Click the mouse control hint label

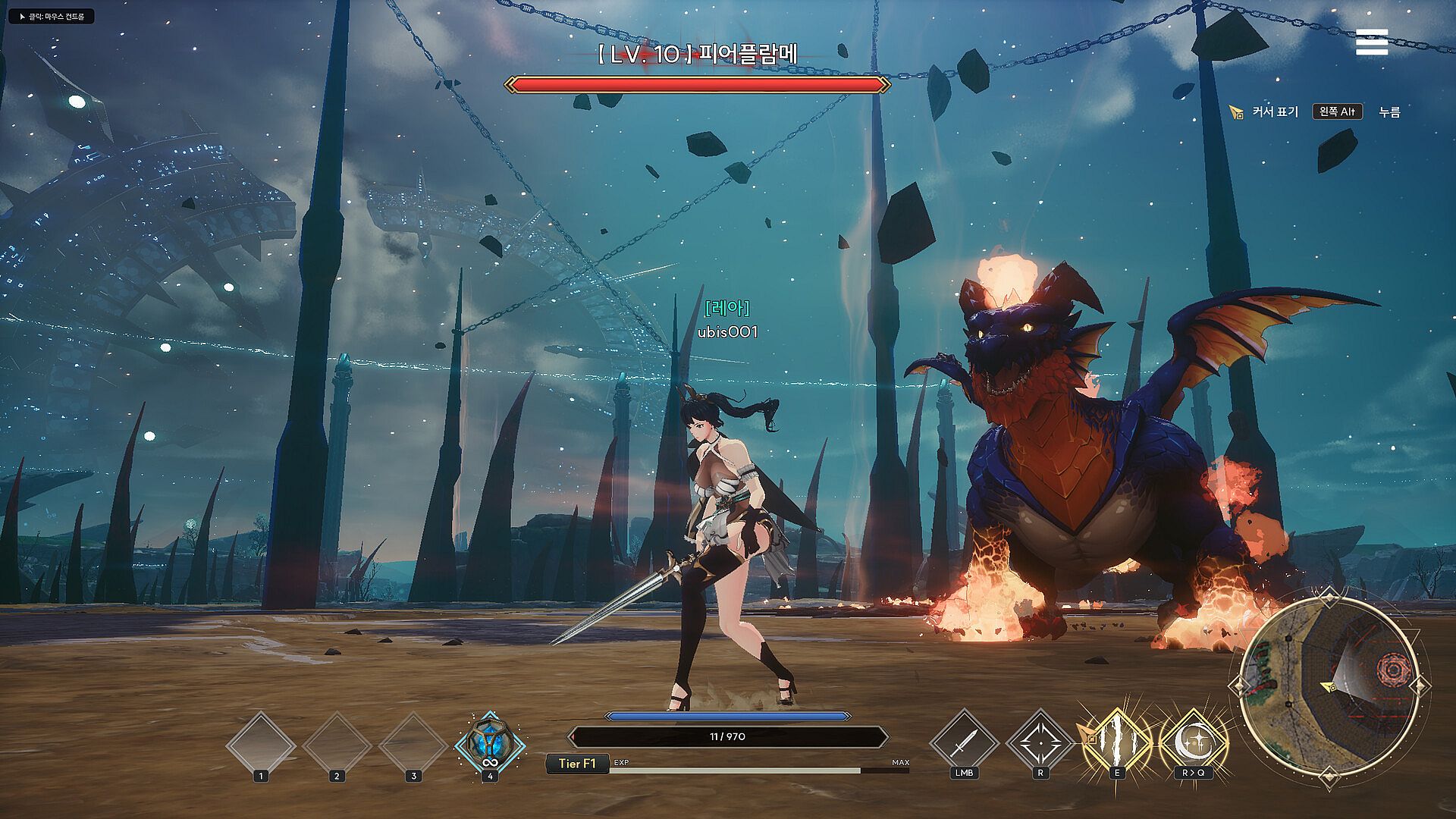[52, 16]
